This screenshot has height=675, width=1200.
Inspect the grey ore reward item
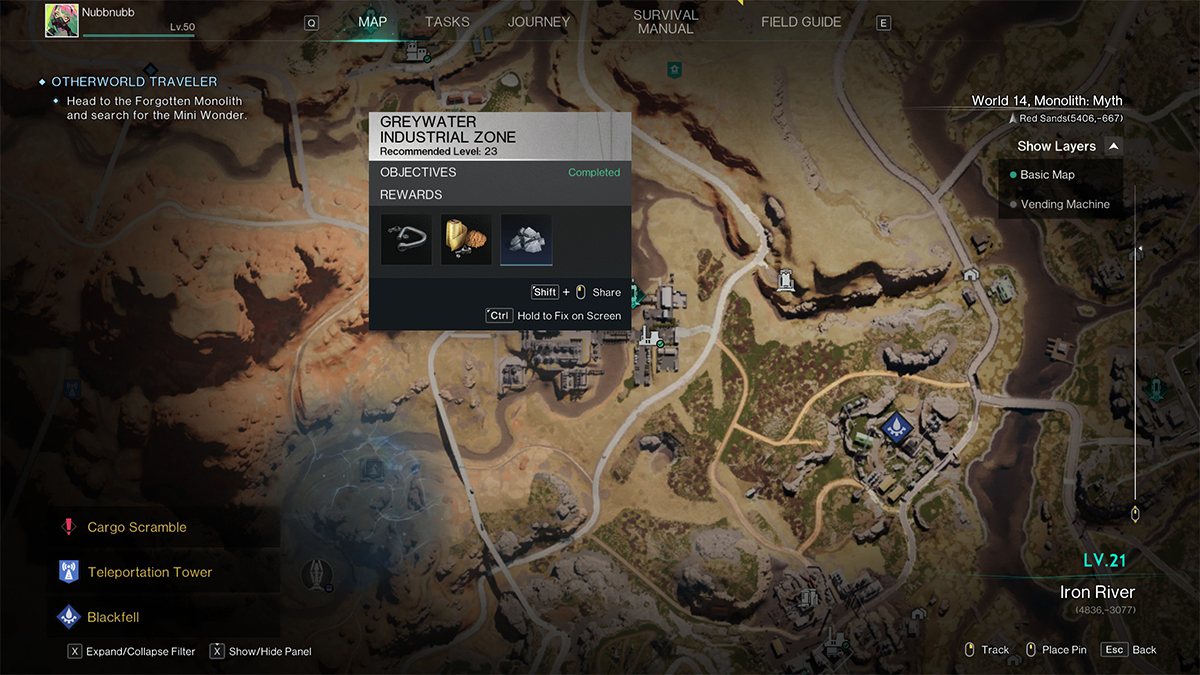point(526,239)
